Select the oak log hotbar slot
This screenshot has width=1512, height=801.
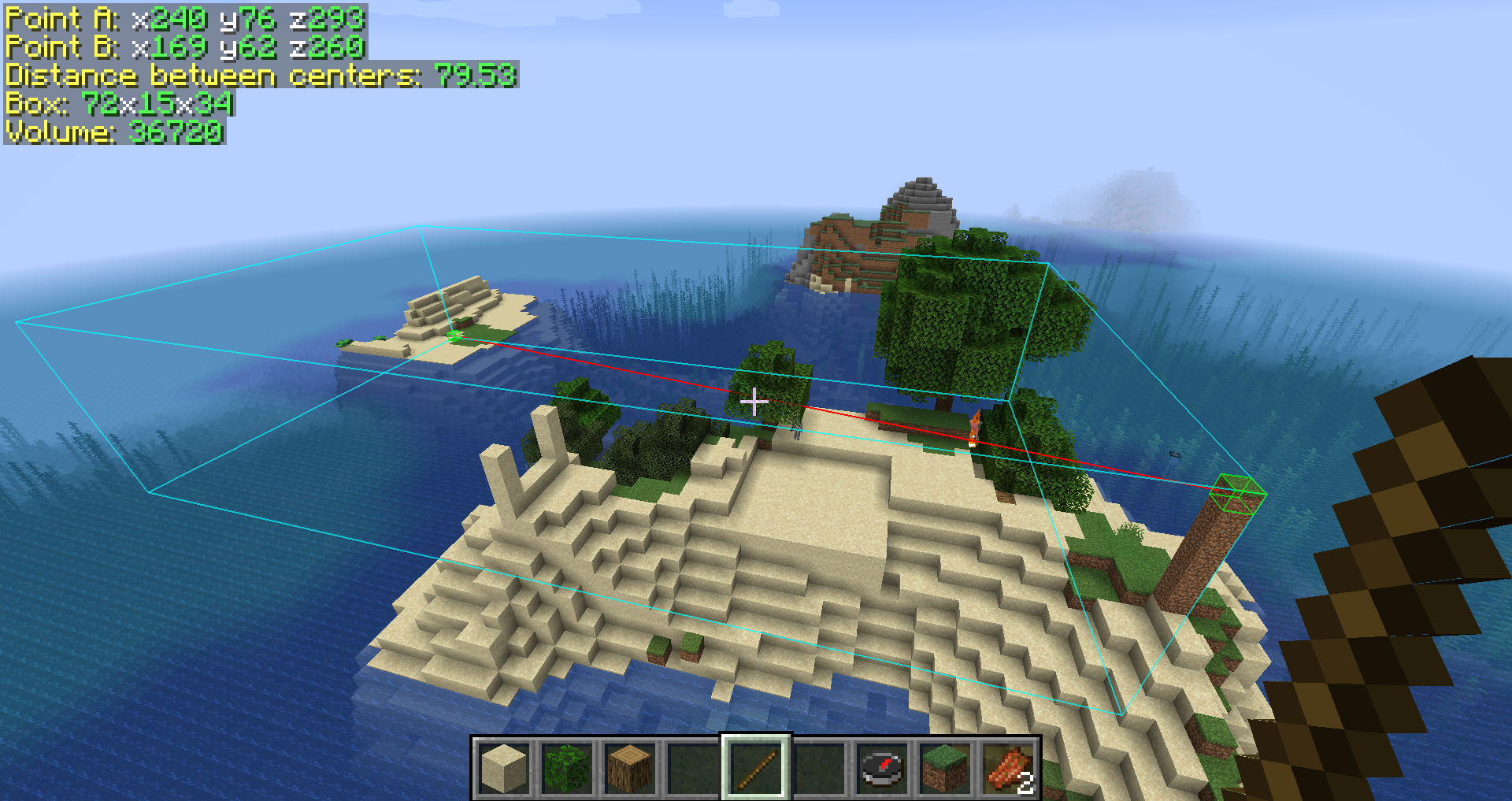pyautogui.click(x=630, y=768)
